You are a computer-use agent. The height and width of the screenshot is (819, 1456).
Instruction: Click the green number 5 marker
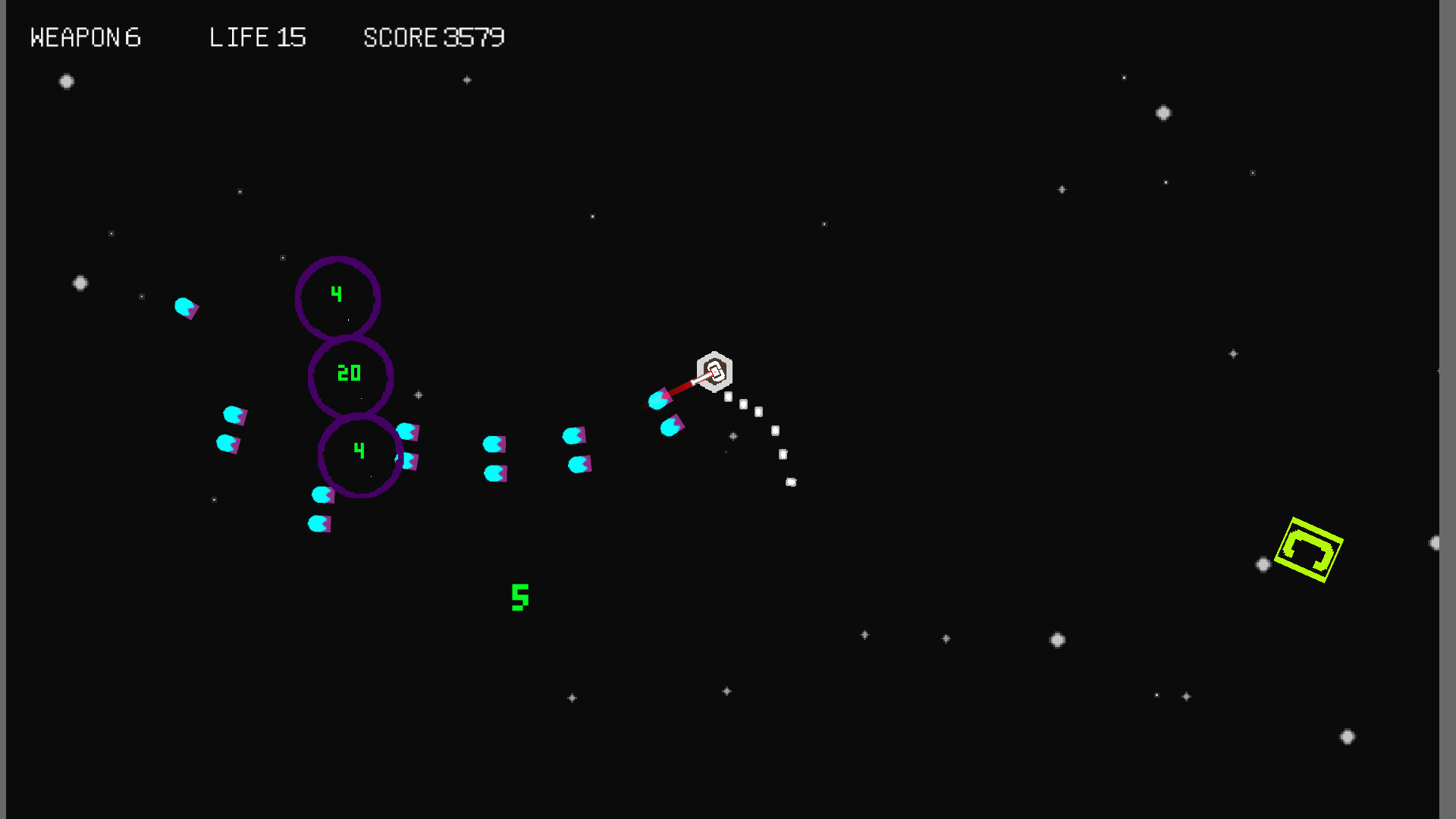pyautogui.click(x=519, y=597)
